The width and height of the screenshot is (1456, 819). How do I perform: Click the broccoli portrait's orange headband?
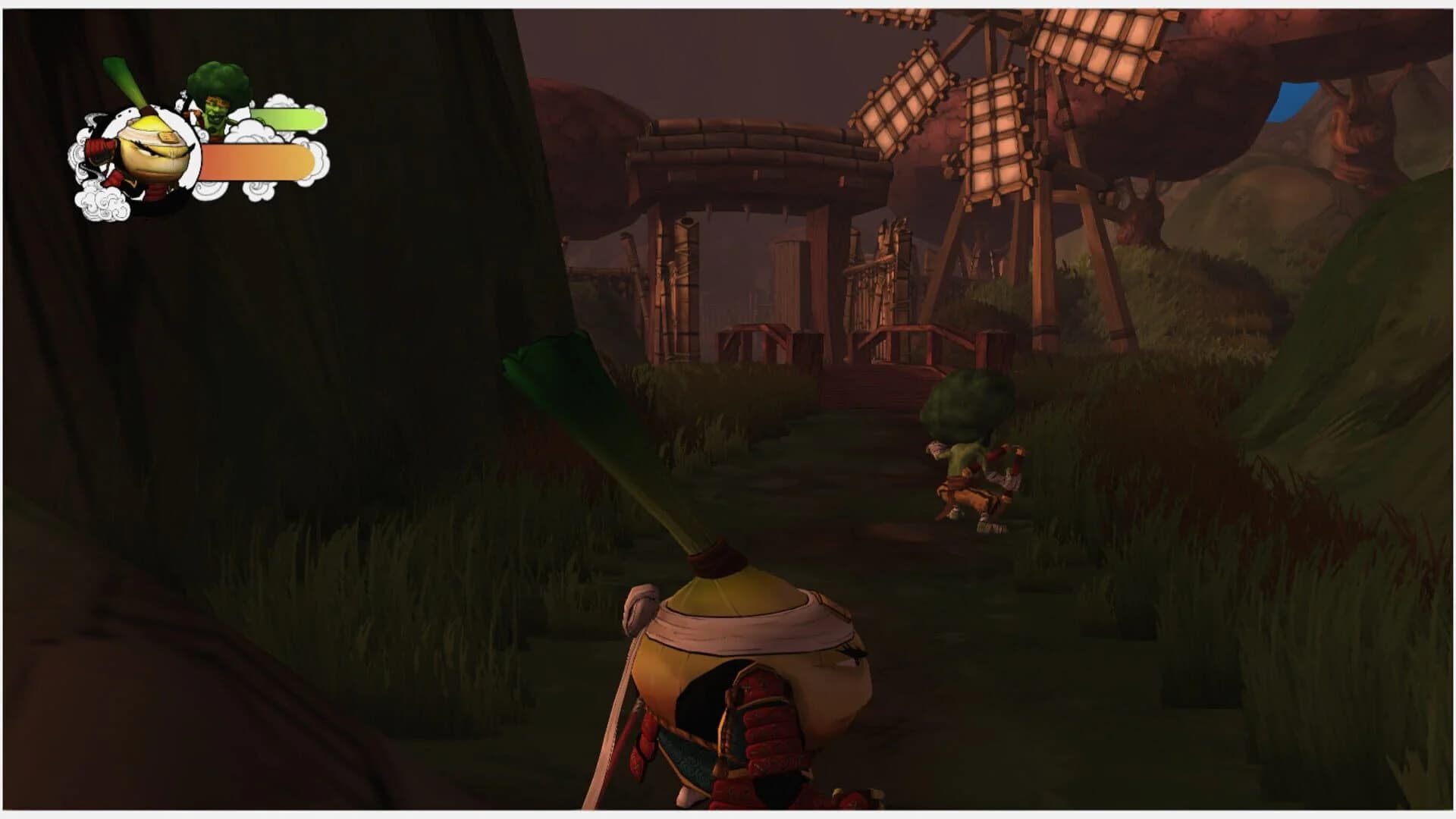pyautogui.click(x=218, y=102)
